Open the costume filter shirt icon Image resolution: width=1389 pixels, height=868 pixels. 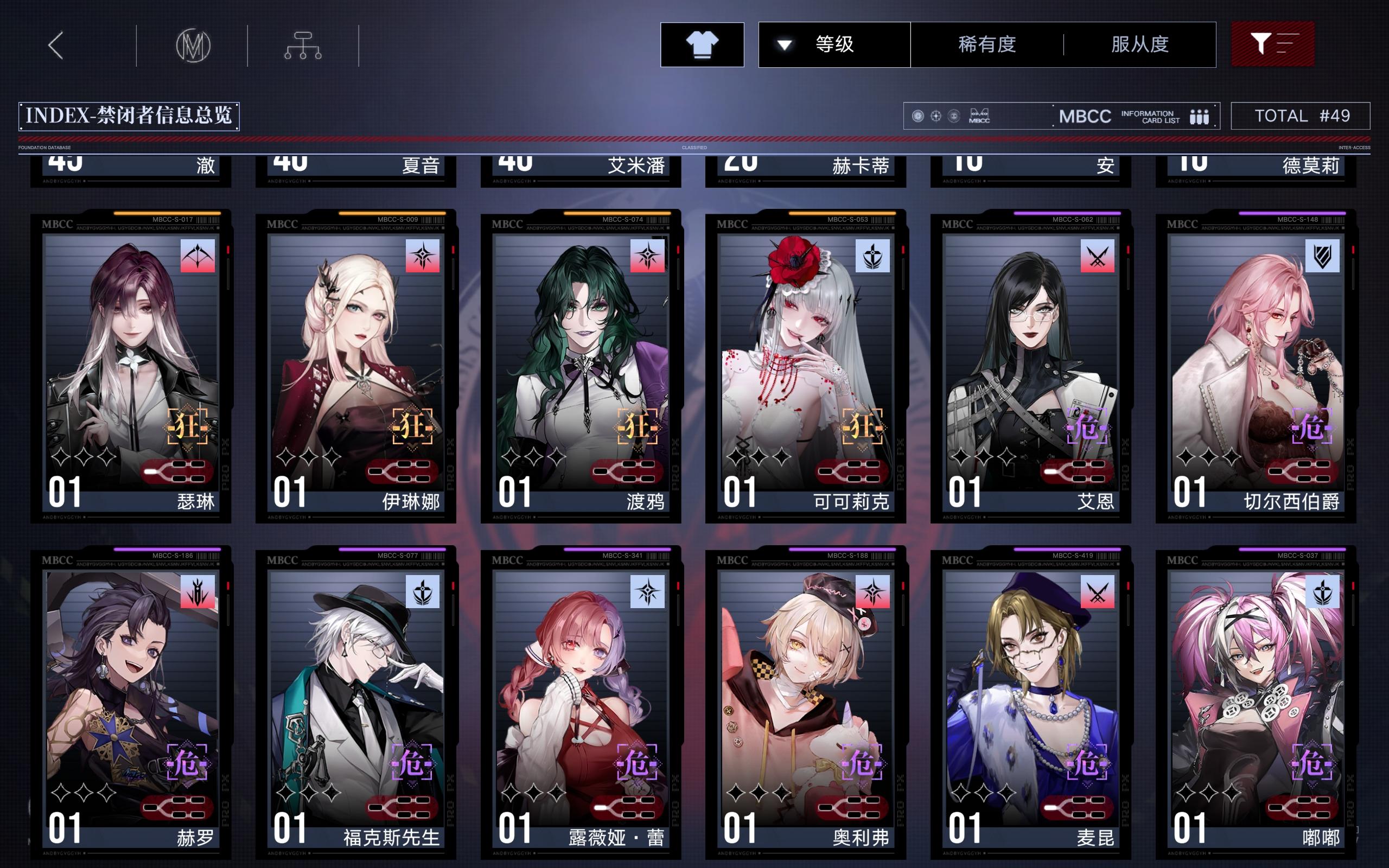702,44
